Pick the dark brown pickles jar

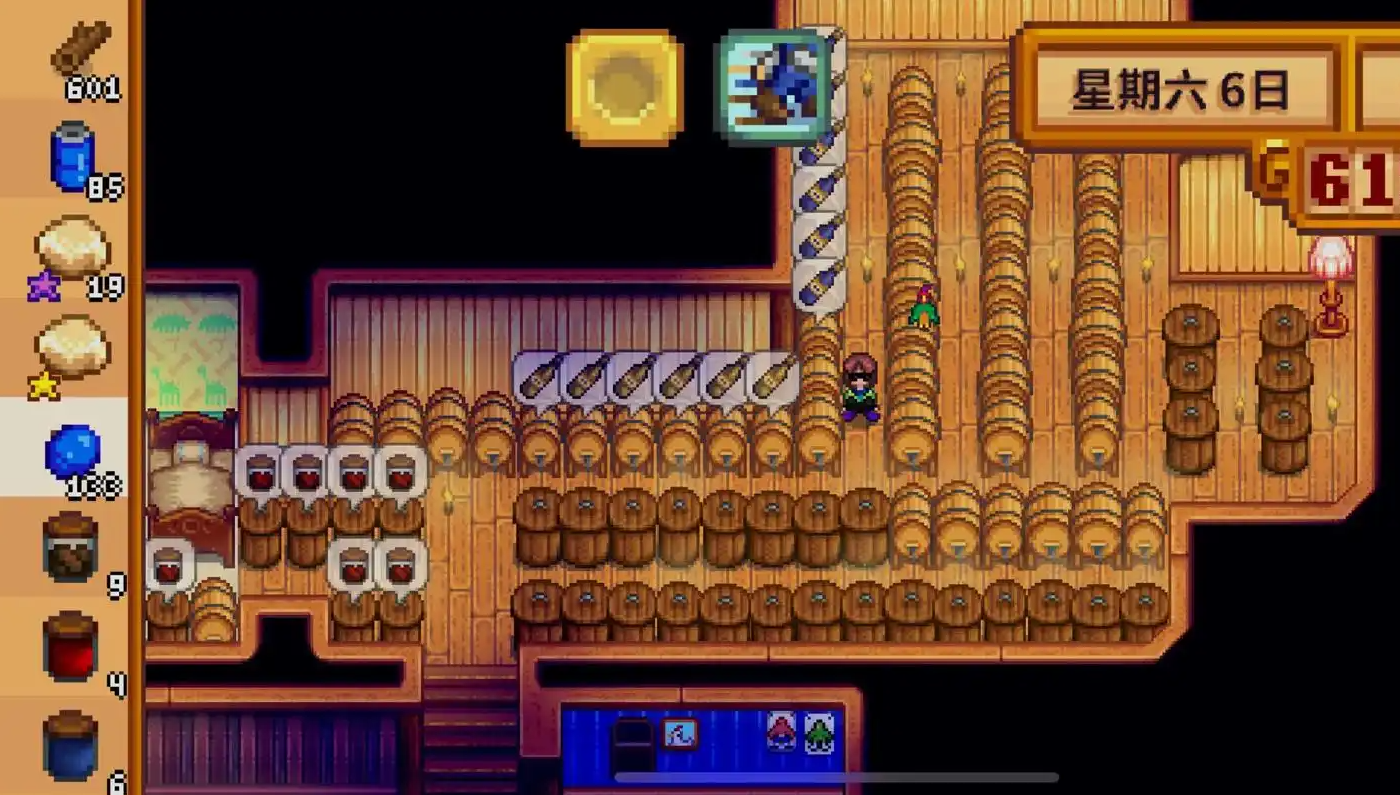(x=72, y=548)
